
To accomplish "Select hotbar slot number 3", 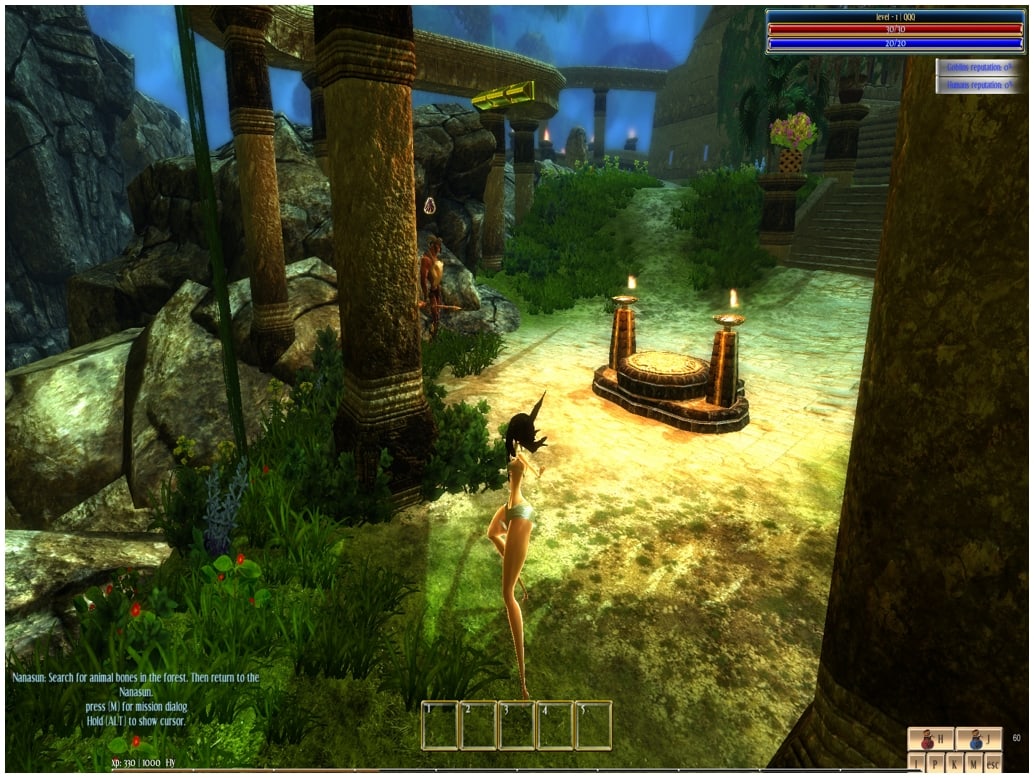I will click(516, 726).
